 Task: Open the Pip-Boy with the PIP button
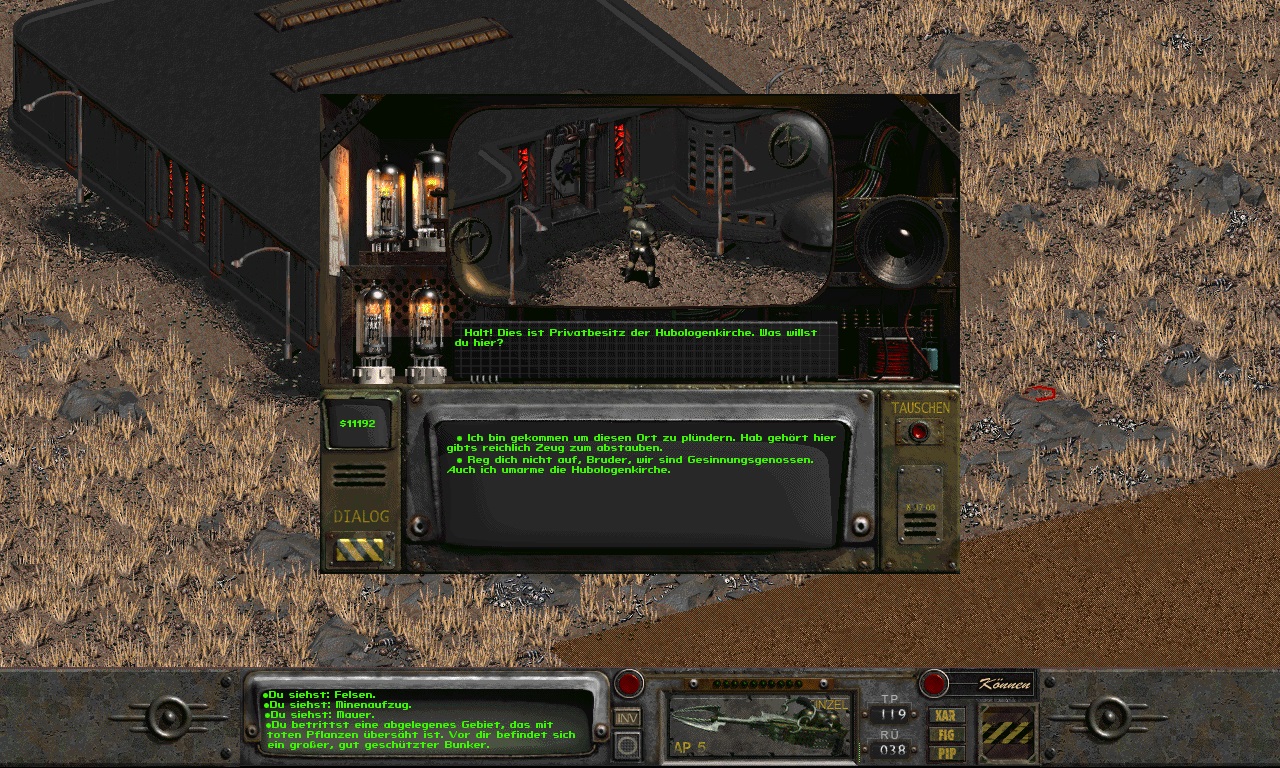coord(945,752)
